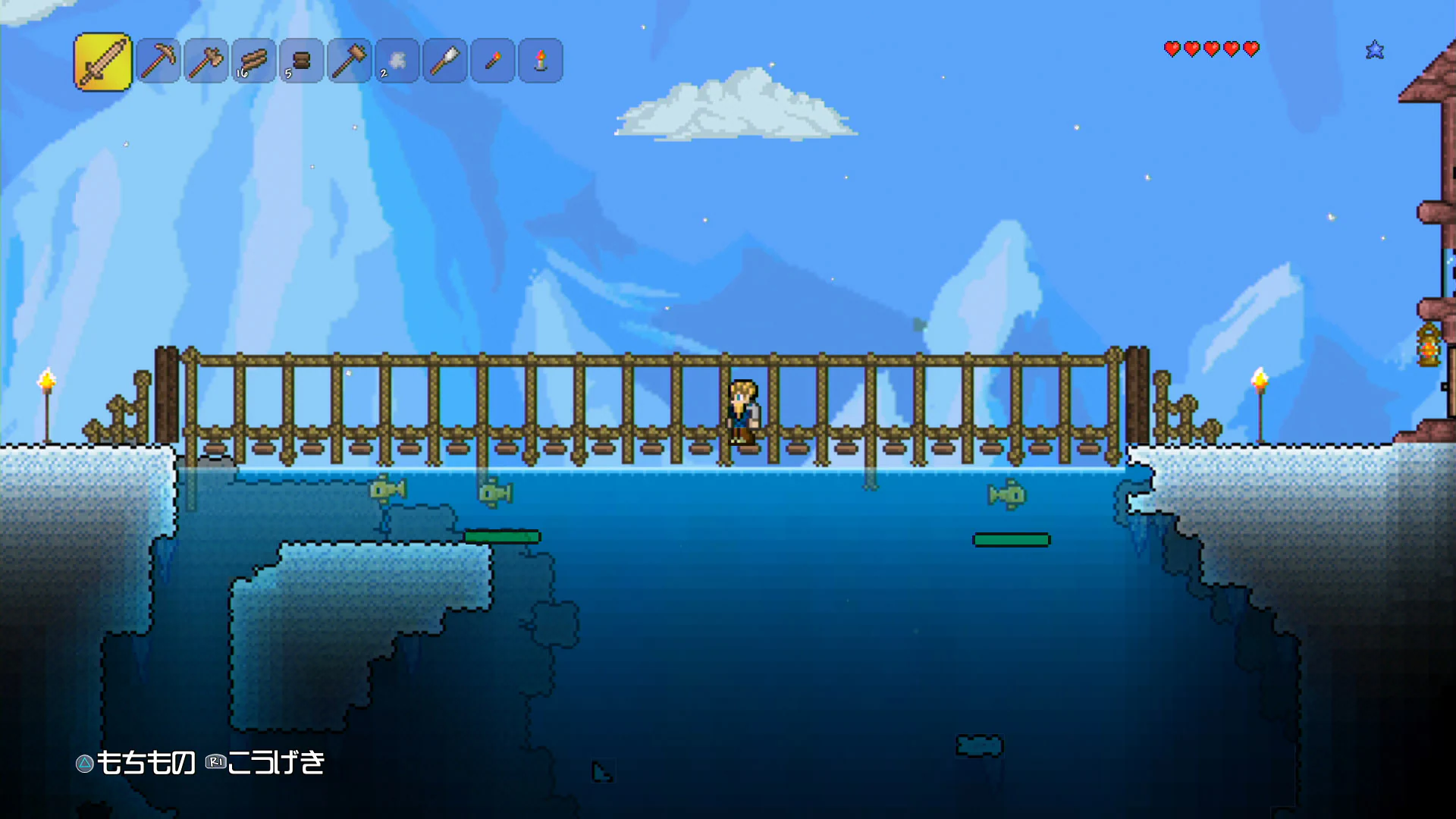The image size is (1456, 819).
Task: Click the green fish health bar underwater
Action: point(503,537)
